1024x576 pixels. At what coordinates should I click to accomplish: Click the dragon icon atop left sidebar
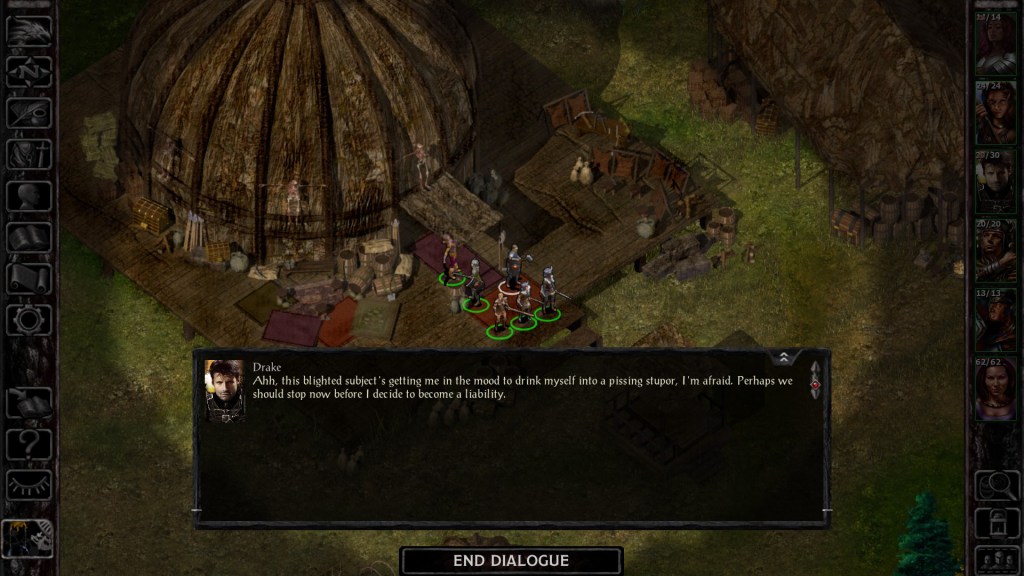coord(29,30)
